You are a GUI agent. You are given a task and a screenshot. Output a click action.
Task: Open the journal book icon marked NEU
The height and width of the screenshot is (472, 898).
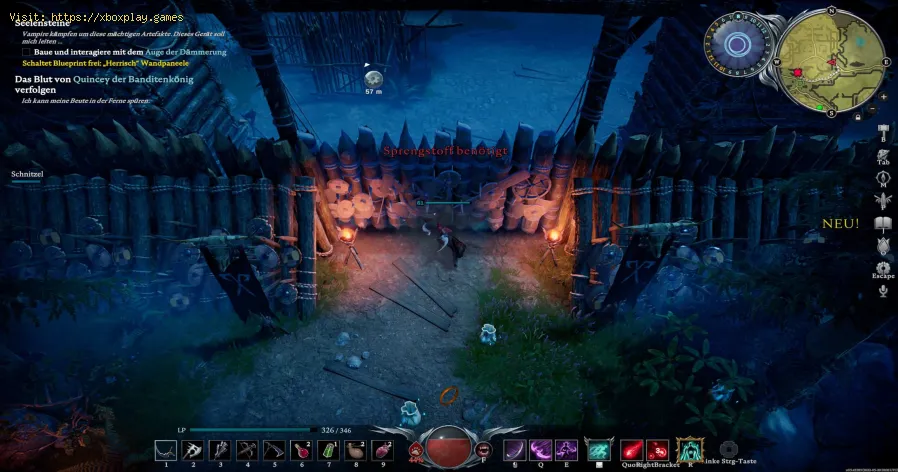883,223
